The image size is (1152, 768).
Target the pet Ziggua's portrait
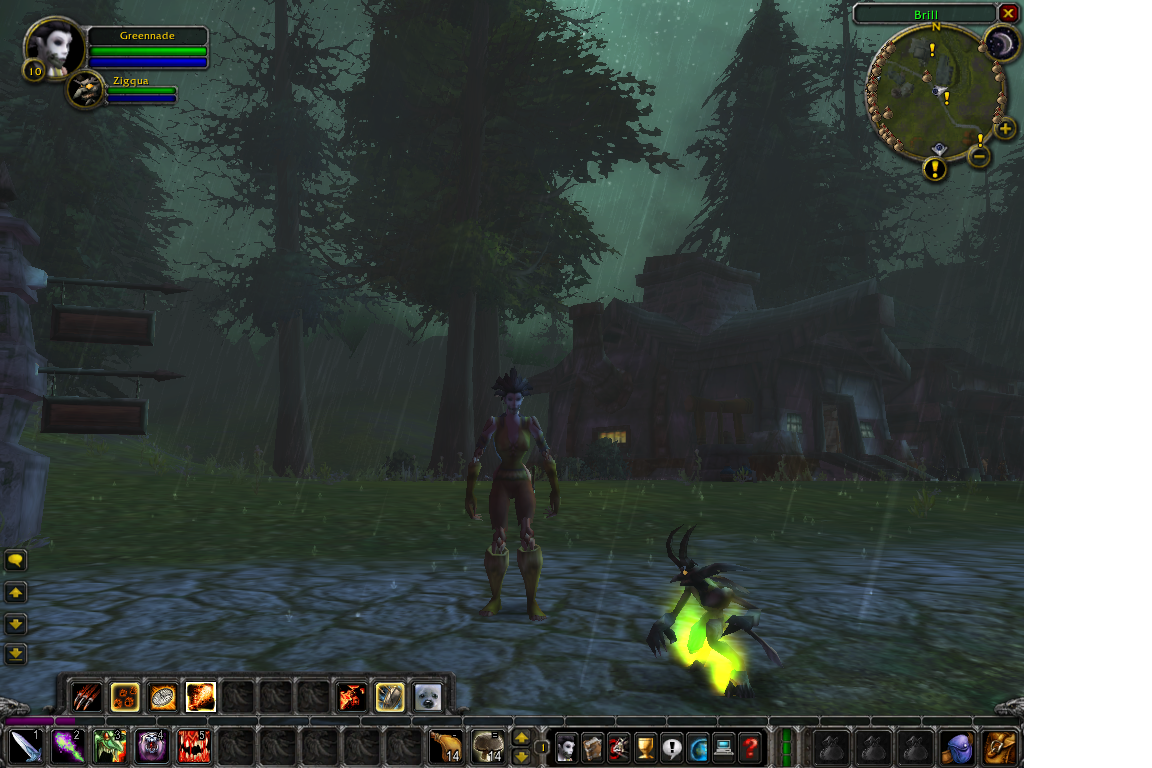coord(87,90)
